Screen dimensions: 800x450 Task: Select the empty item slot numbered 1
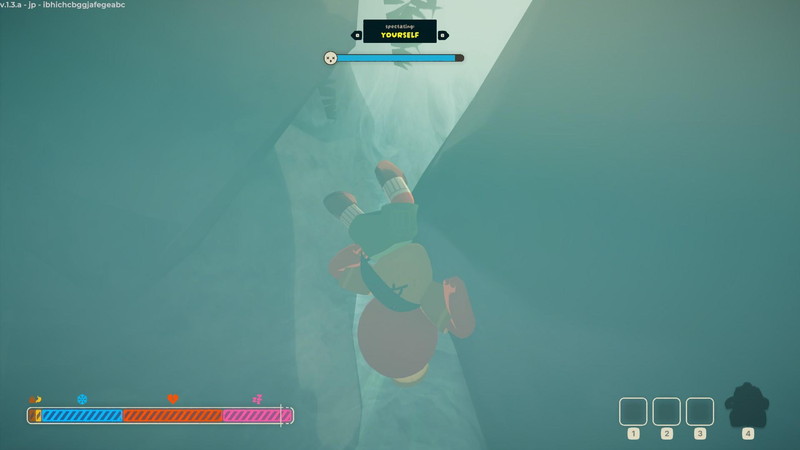[633, 411]
